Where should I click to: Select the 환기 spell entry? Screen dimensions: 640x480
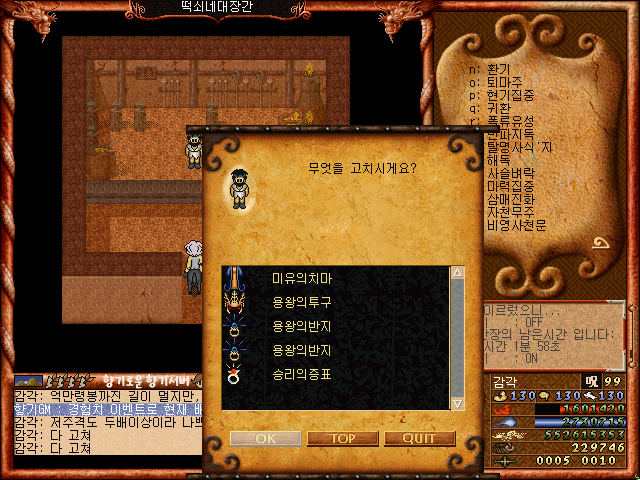tap(500, 68)
